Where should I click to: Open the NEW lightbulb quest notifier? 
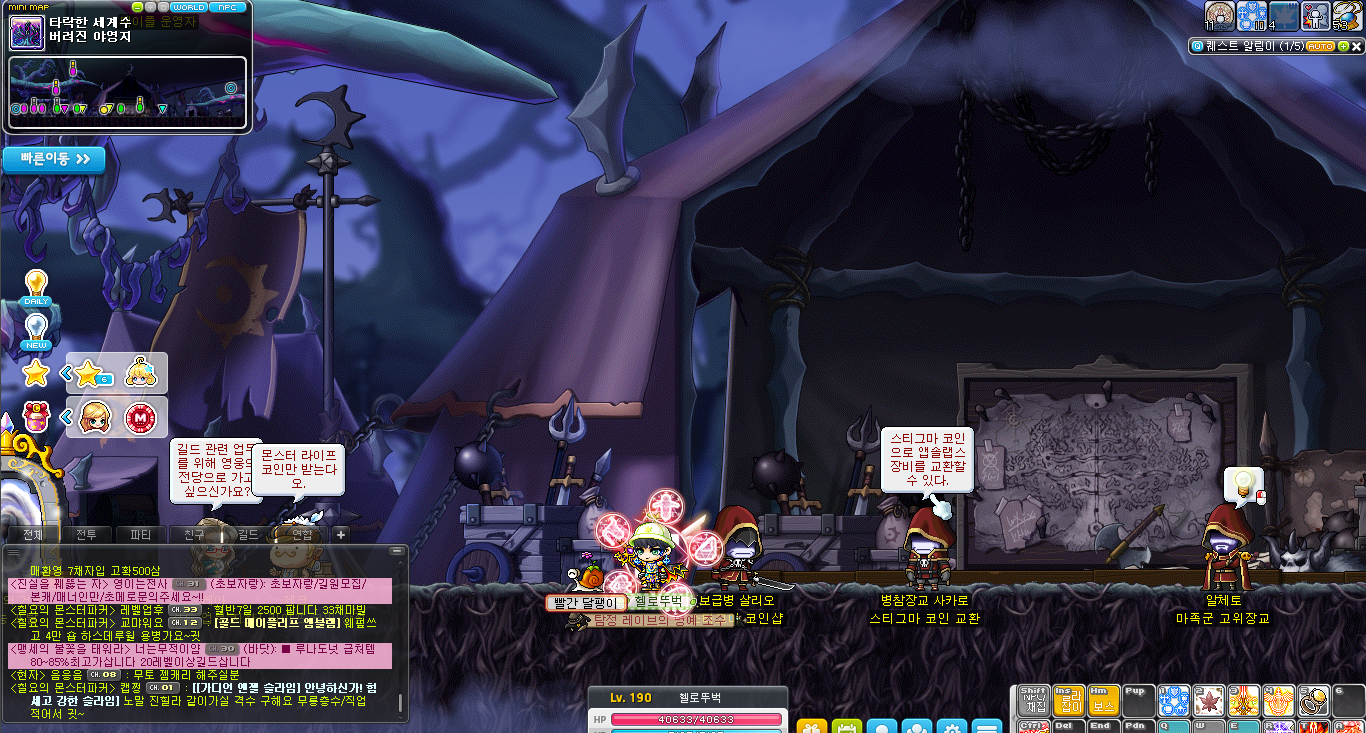36,331
